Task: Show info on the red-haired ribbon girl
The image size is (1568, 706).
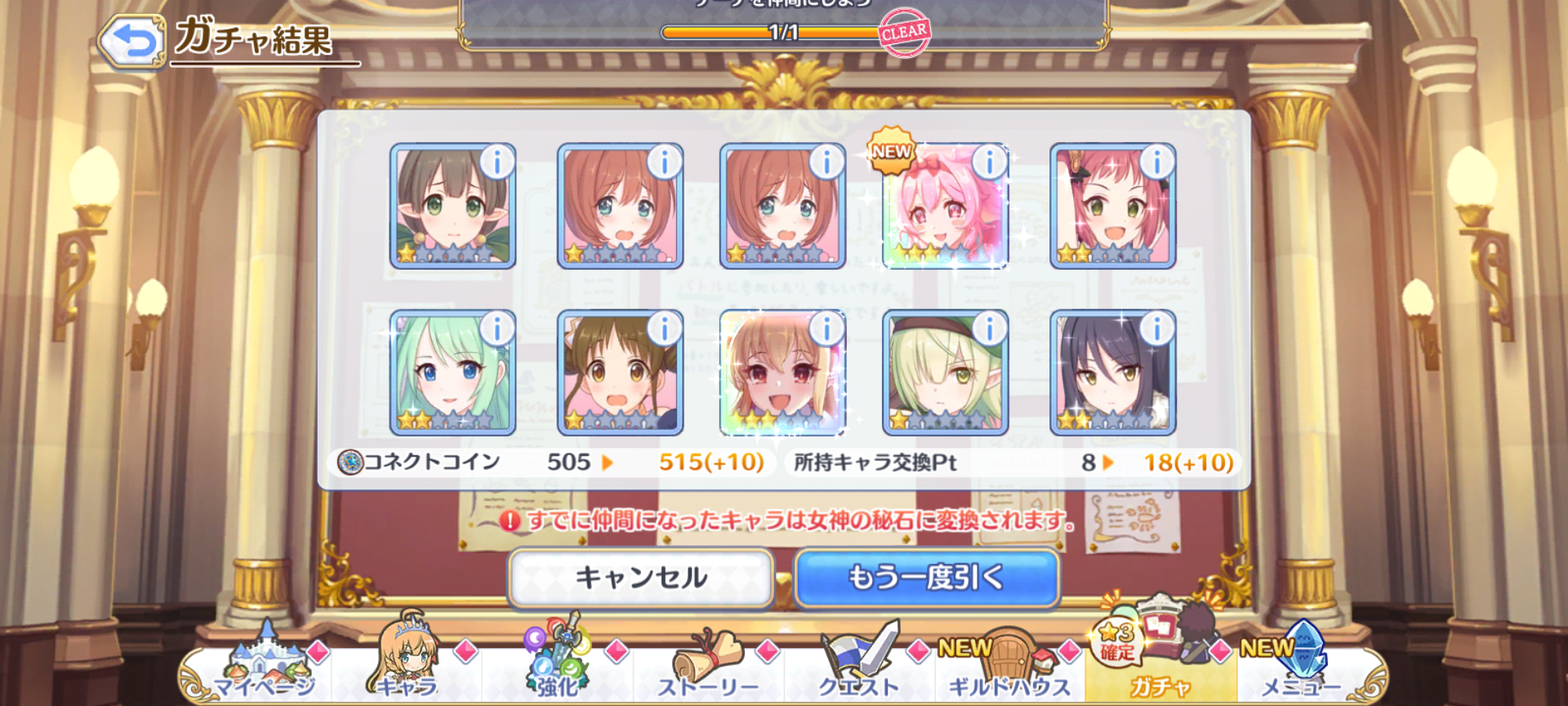Action: tap(1156, 163)
